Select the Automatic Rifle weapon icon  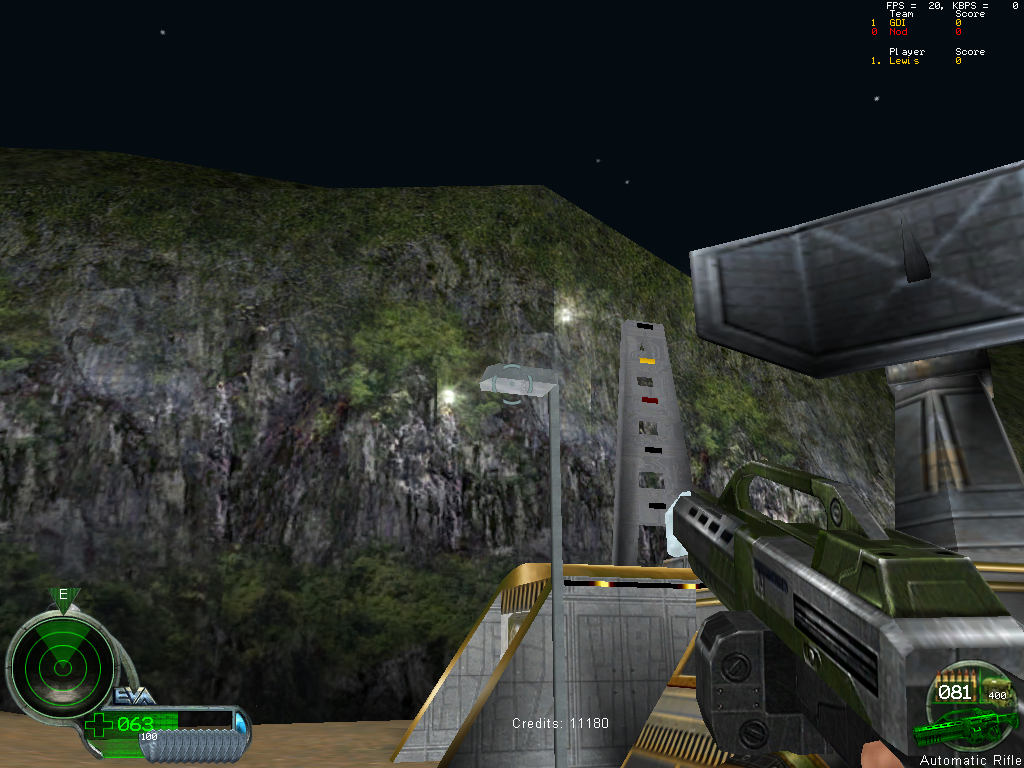pos(964,726)
